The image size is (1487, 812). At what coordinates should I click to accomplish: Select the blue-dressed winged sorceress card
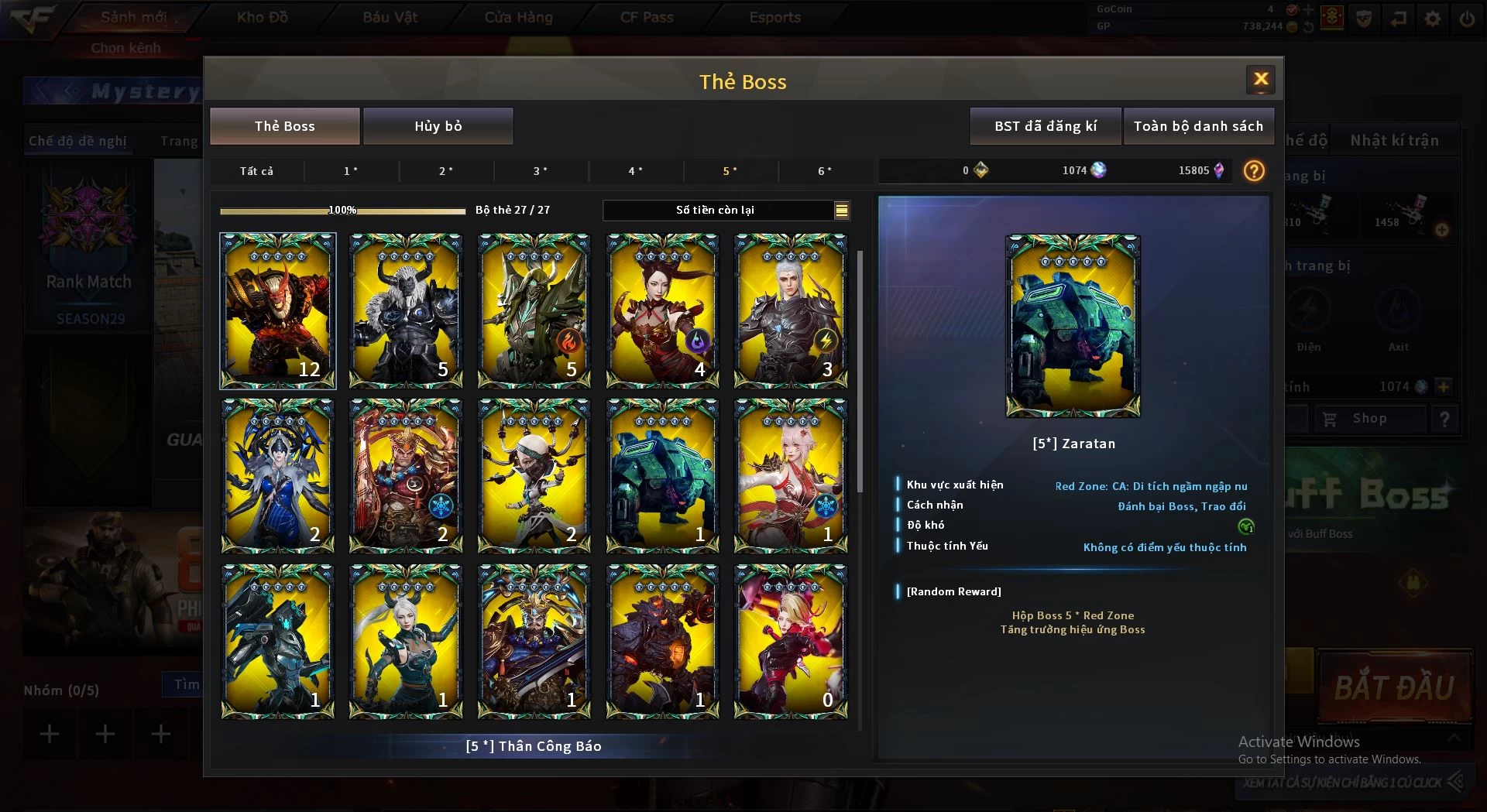click(x=277, y=476)
